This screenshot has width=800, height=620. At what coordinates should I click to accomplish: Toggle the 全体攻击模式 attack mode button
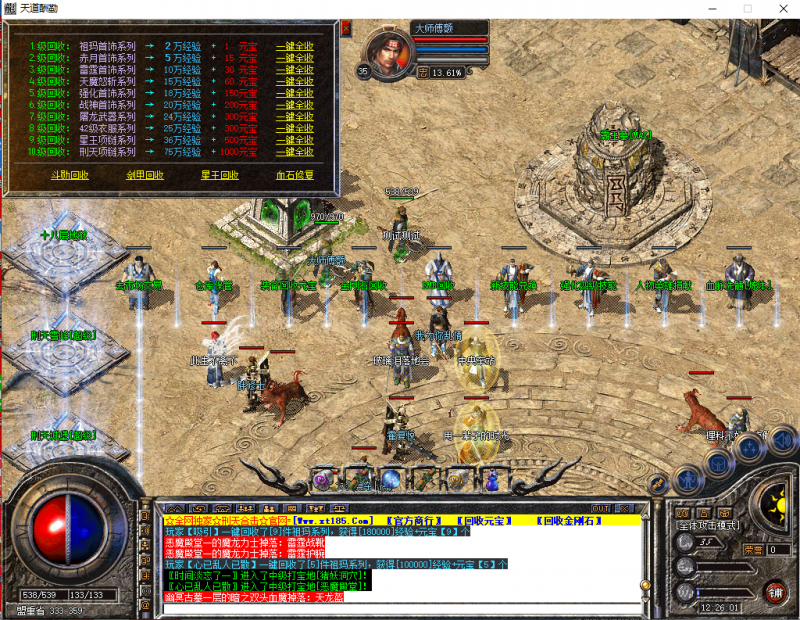709,525
